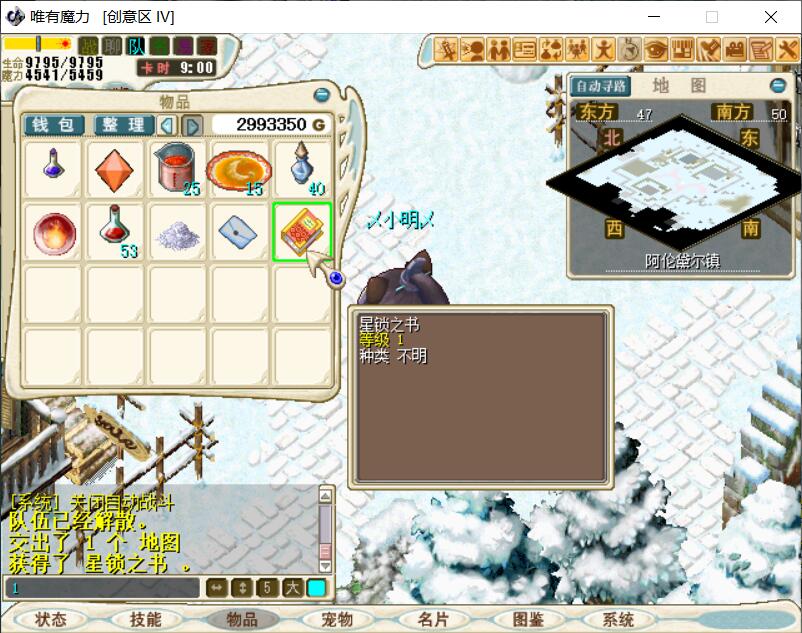The image size is (802, 633).
Task: Choose the red potion stack of 53
Action: tap(115, 232)
